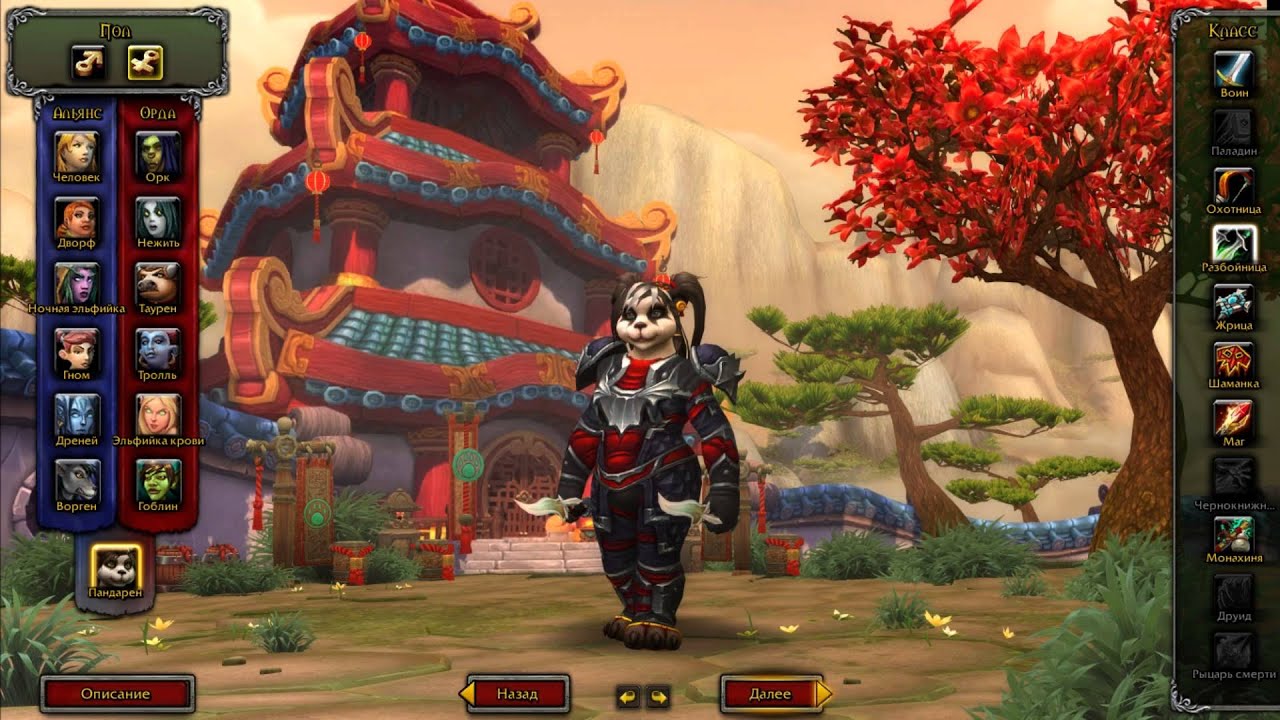Pick the Таурен race portrait
This screenshot has height=720, width=1280.
[158, 283]
